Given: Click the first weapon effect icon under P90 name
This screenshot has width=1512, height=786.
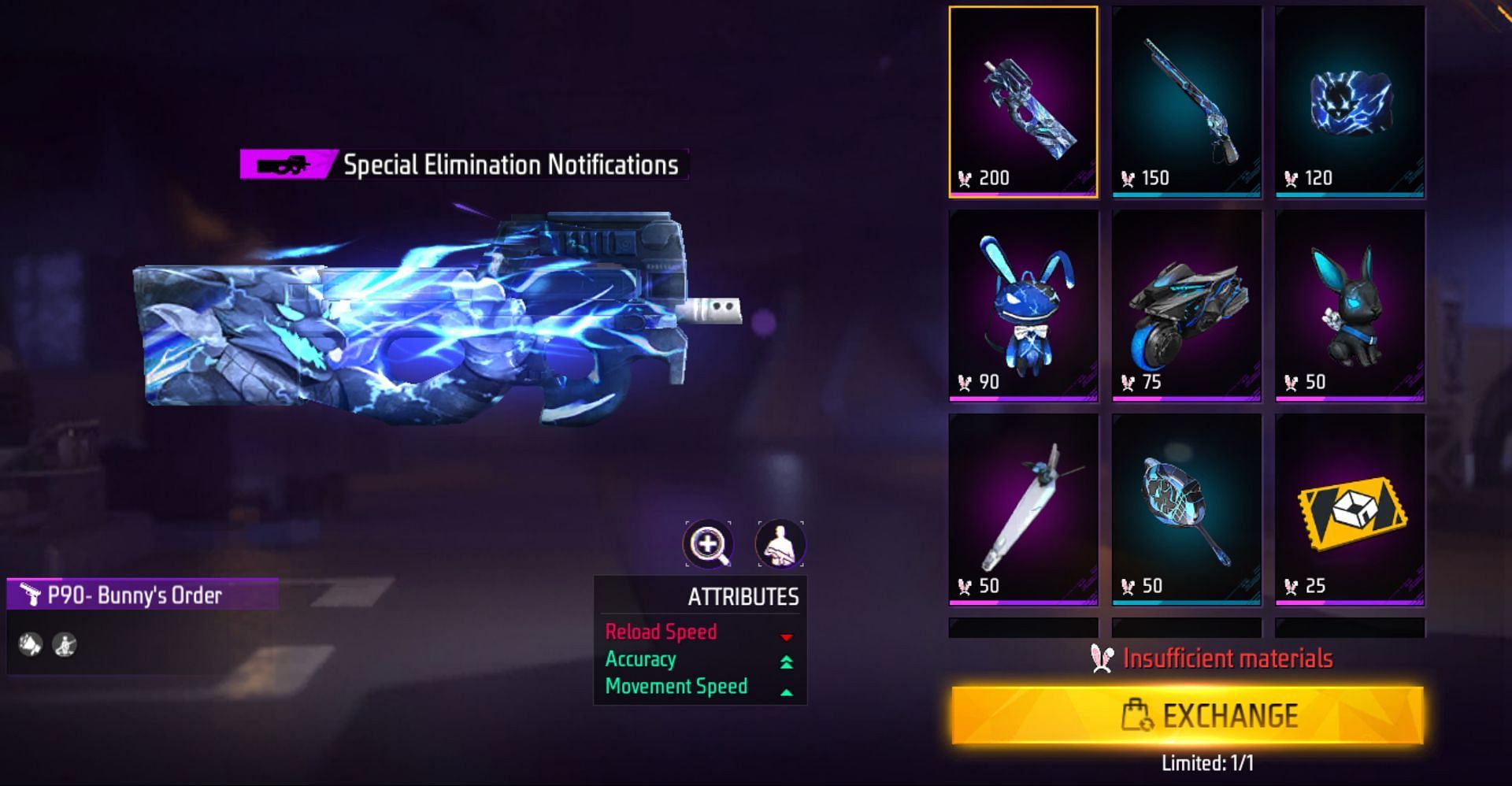Looking at the screenshot, I should (x=31, y=645).
